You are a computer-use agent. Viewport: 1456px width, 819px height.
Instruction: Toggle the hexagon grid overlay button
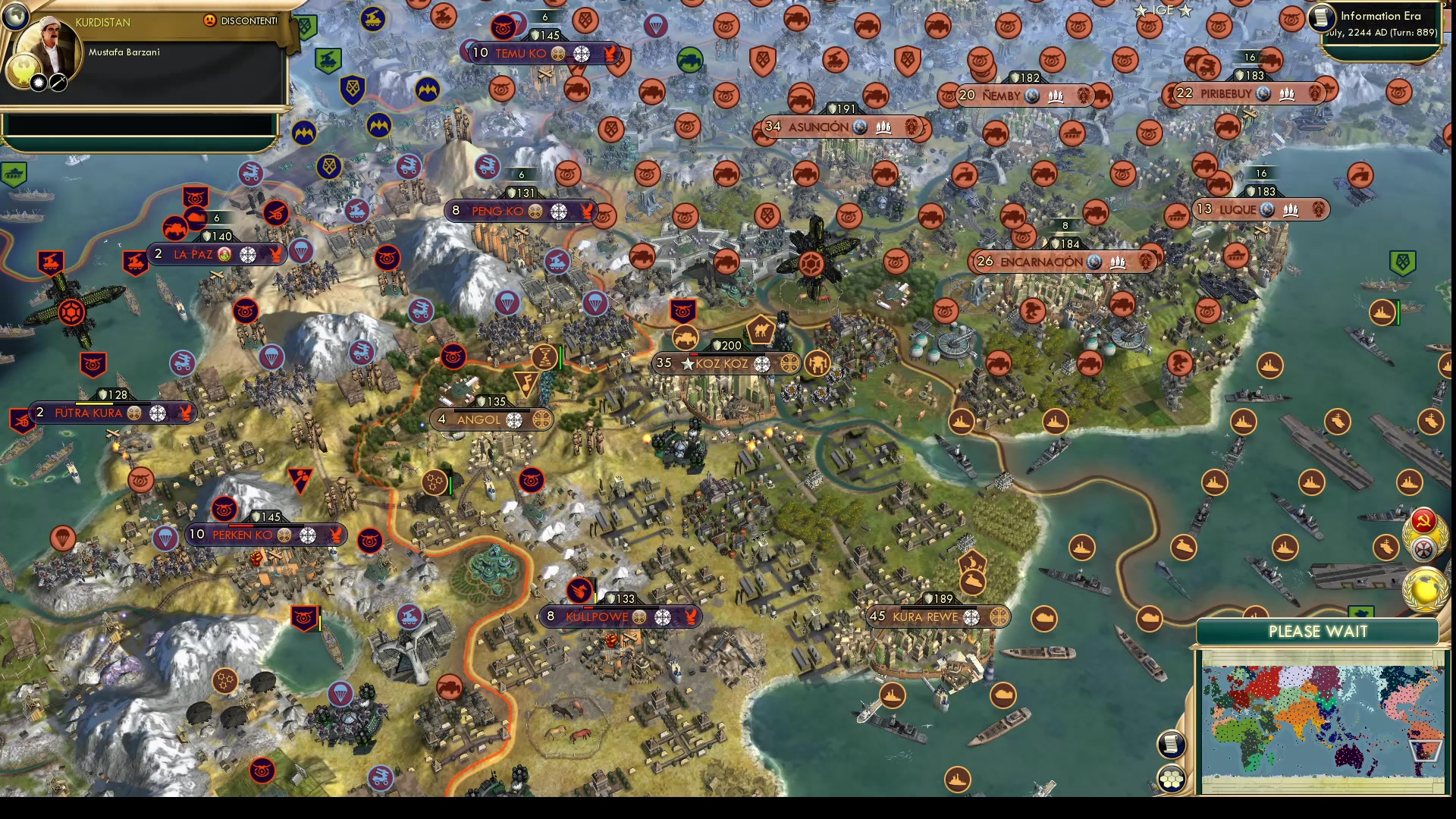pyautogui.click(x=1172, y=777)
